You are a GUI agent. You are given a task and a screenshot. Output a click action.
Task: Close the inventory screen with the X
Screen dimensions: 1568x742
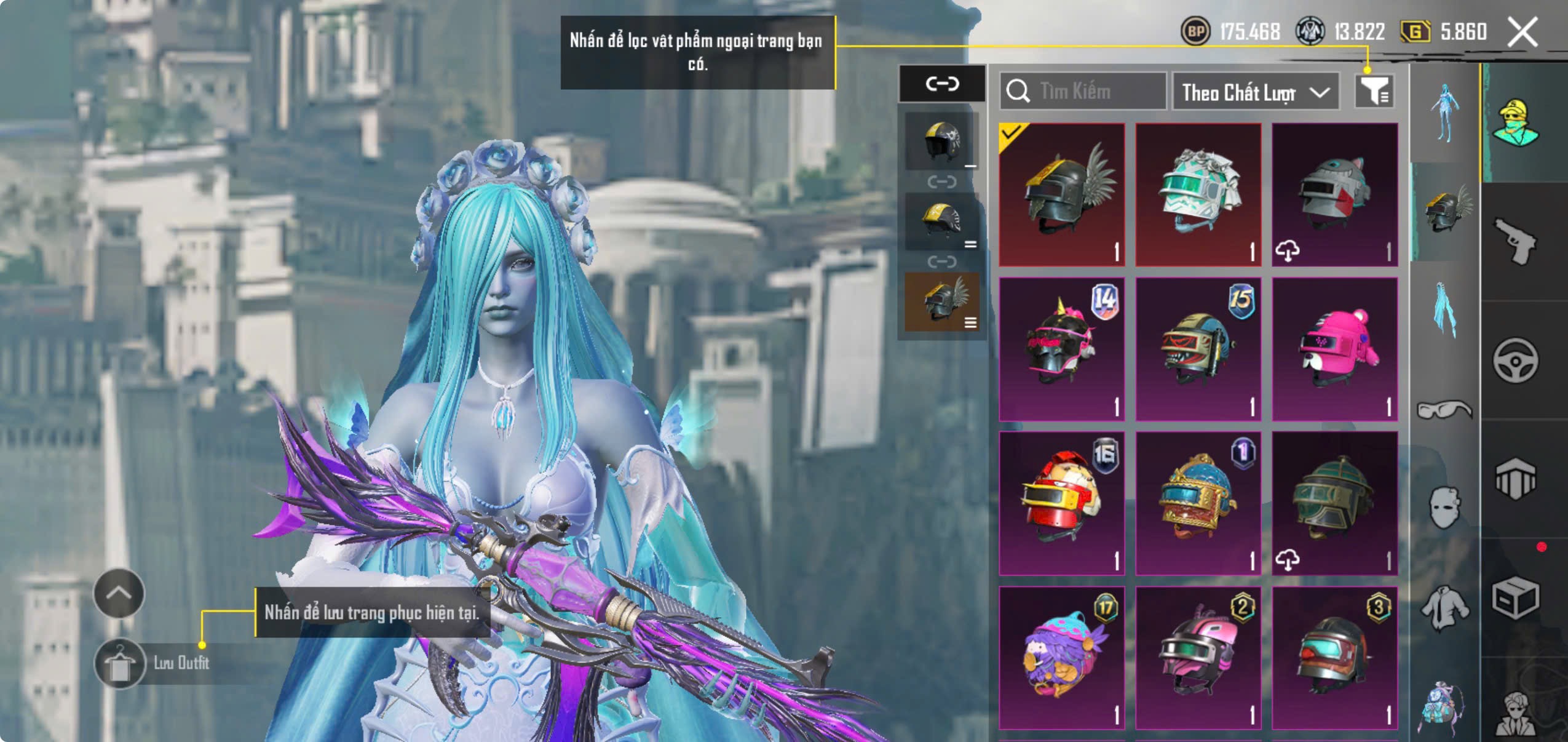(1522, 32)
